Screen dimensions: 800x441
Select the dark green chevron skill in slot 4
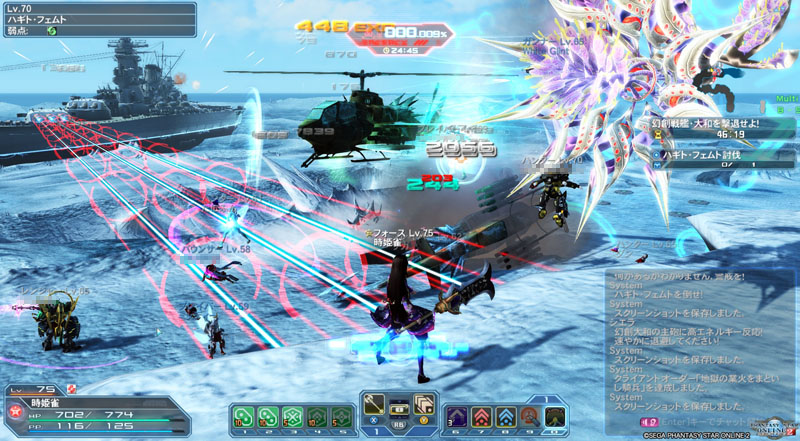pyautogui.click(x=317, y=416)
